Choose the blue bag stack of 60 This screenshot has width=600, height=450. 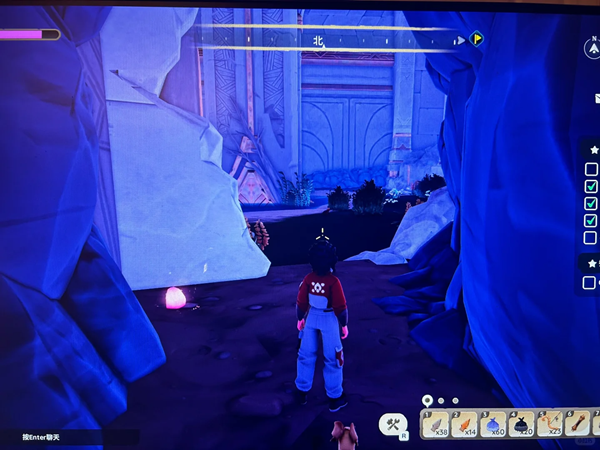click(493, 425)
